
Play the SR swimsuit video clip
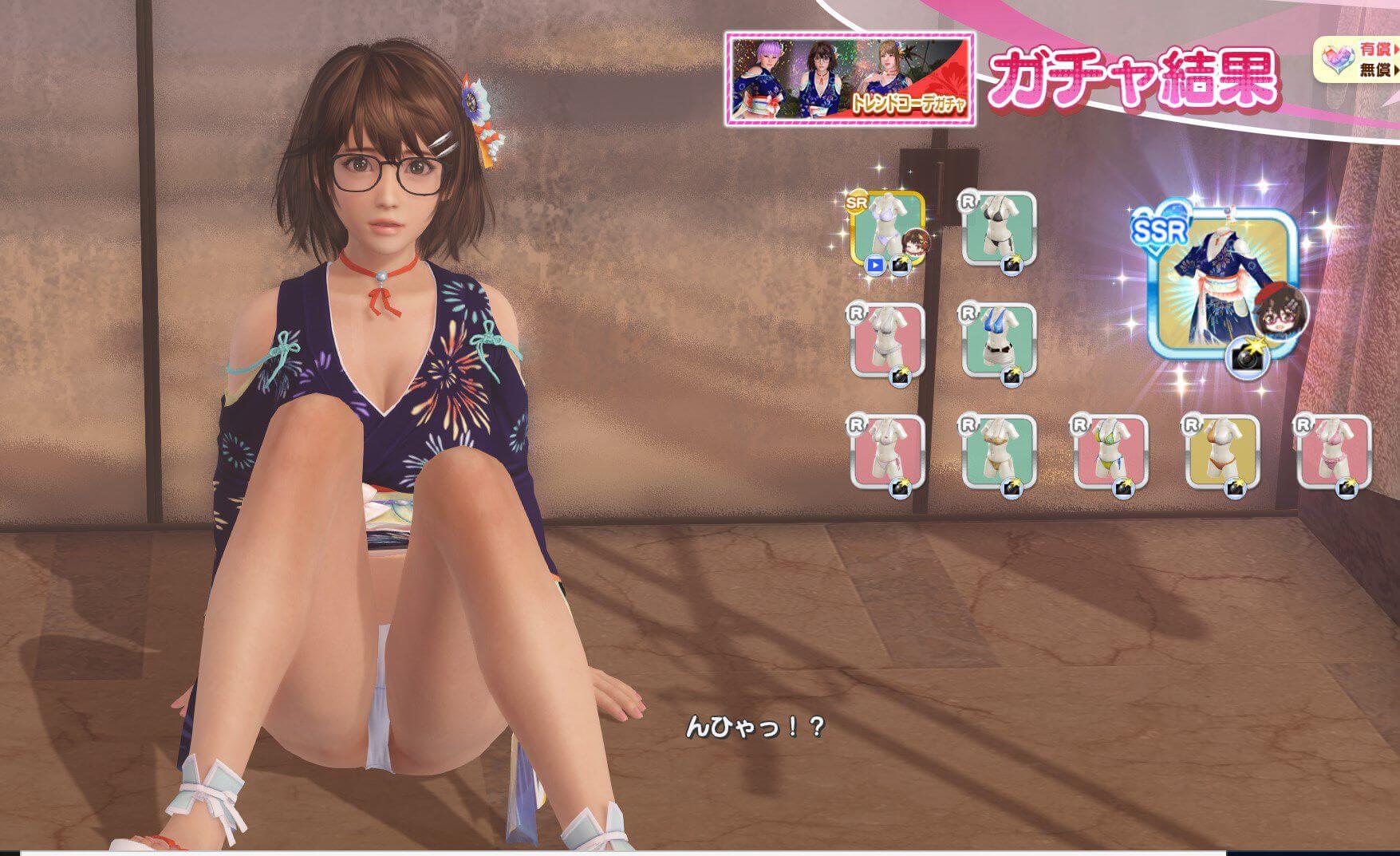point(875,266)
